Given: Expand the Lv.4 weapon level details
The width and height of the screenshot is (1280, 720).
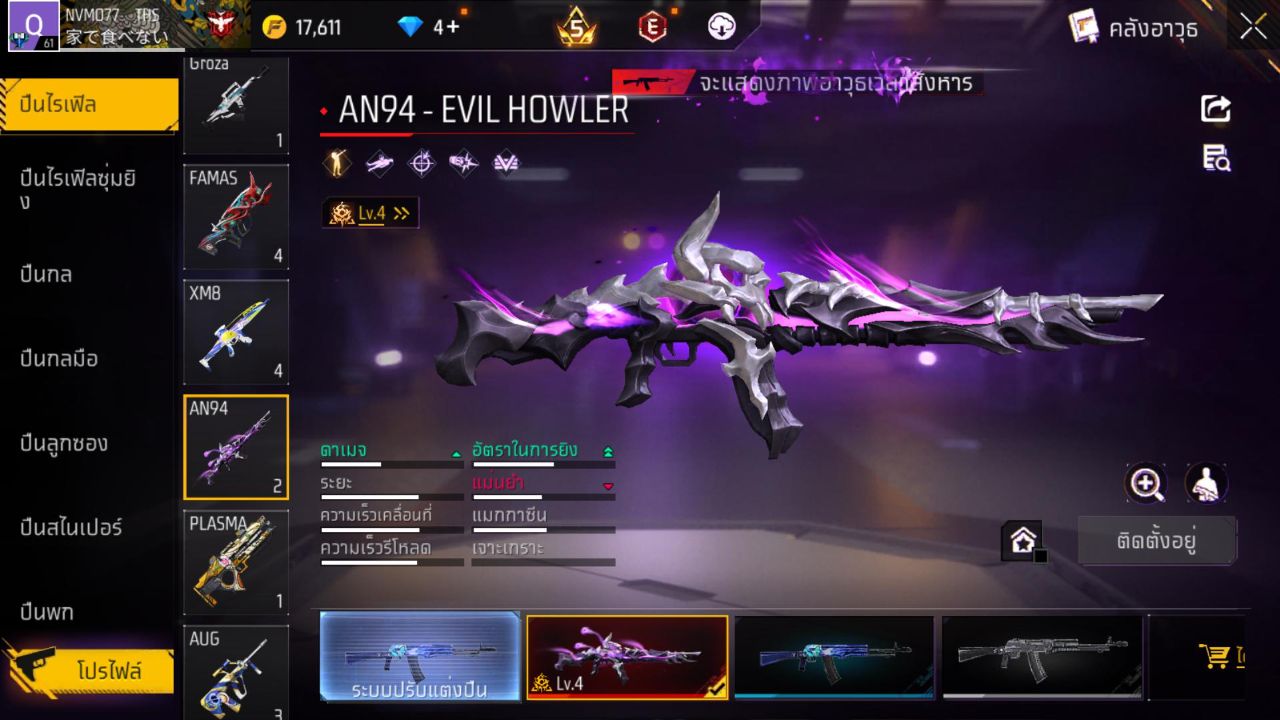Looking at the screenshot, I should [x=369, y=212].
